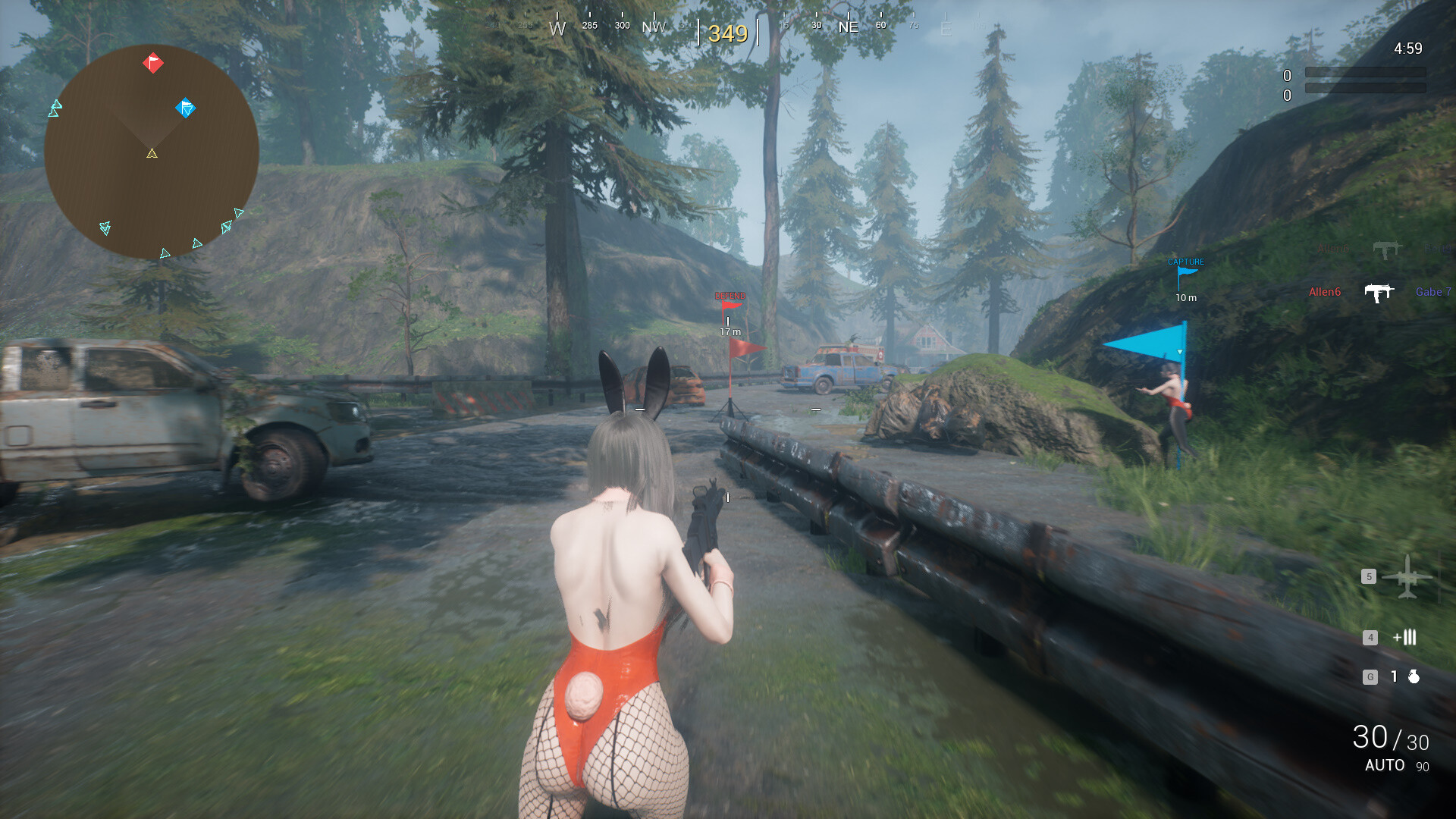This screenshot has height=819, width=1456.
Task: Click Gabe 7 in the kill feed
Action: (x=1433, y=291)
